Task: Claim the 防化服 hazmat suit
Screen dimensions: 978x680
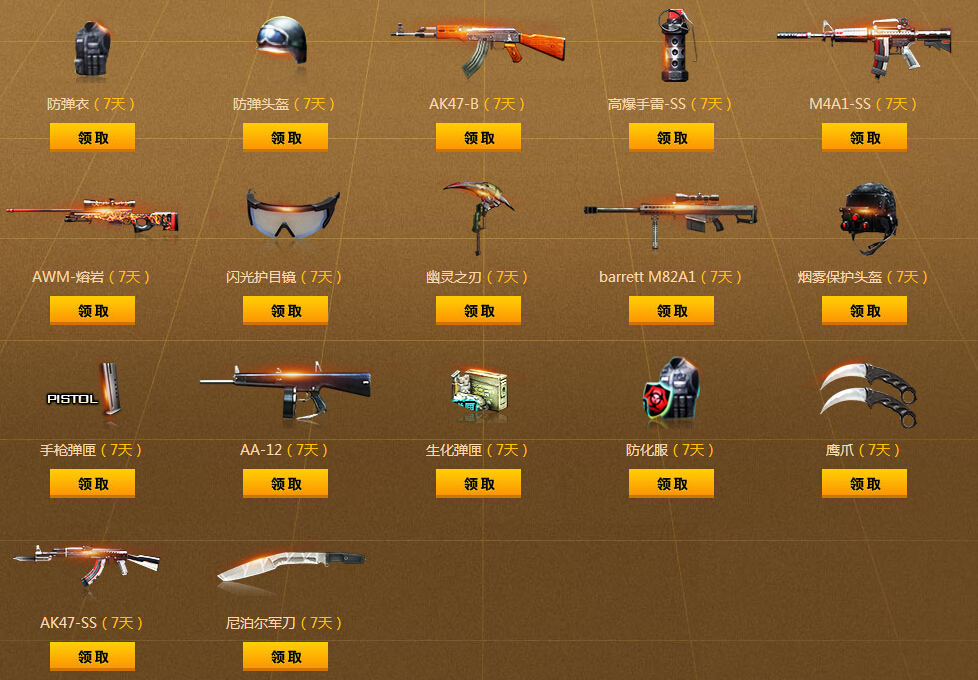Action: click(x=671, y=484)
